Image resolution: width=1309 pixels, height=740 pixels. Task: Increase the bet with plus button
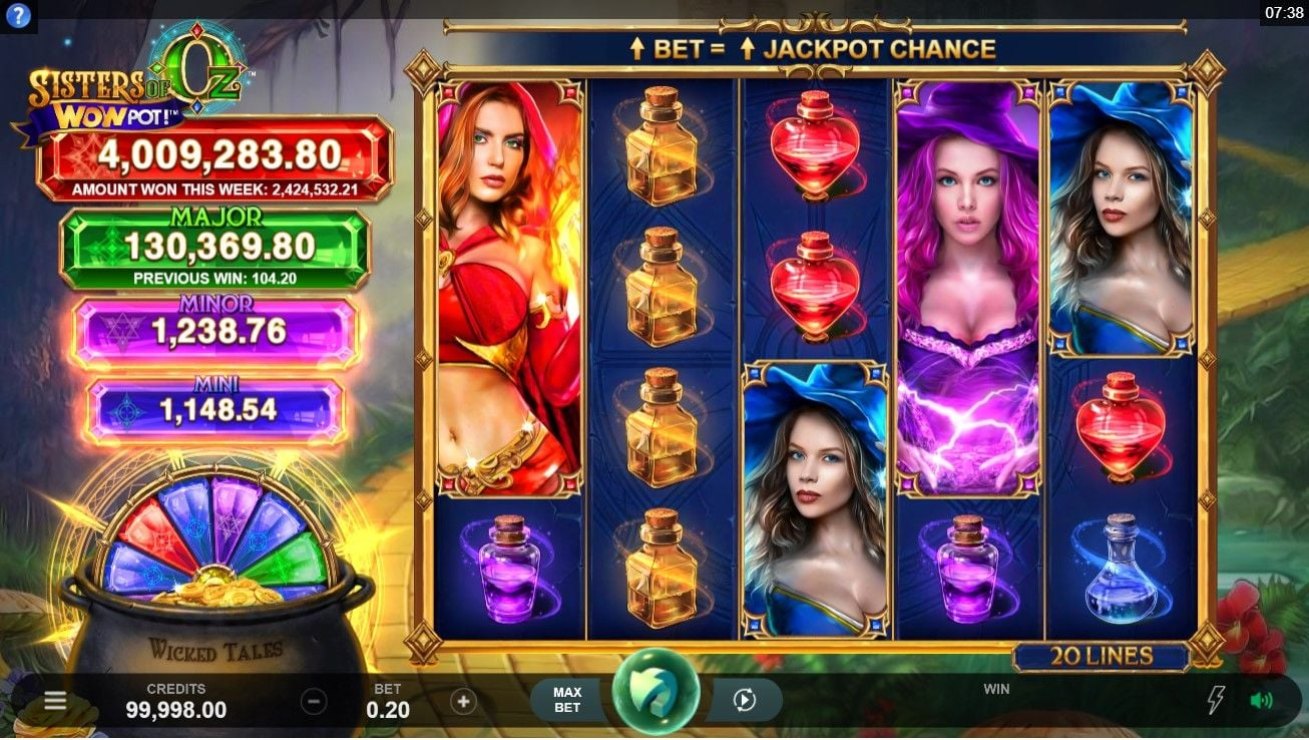[x=463, y=701]
